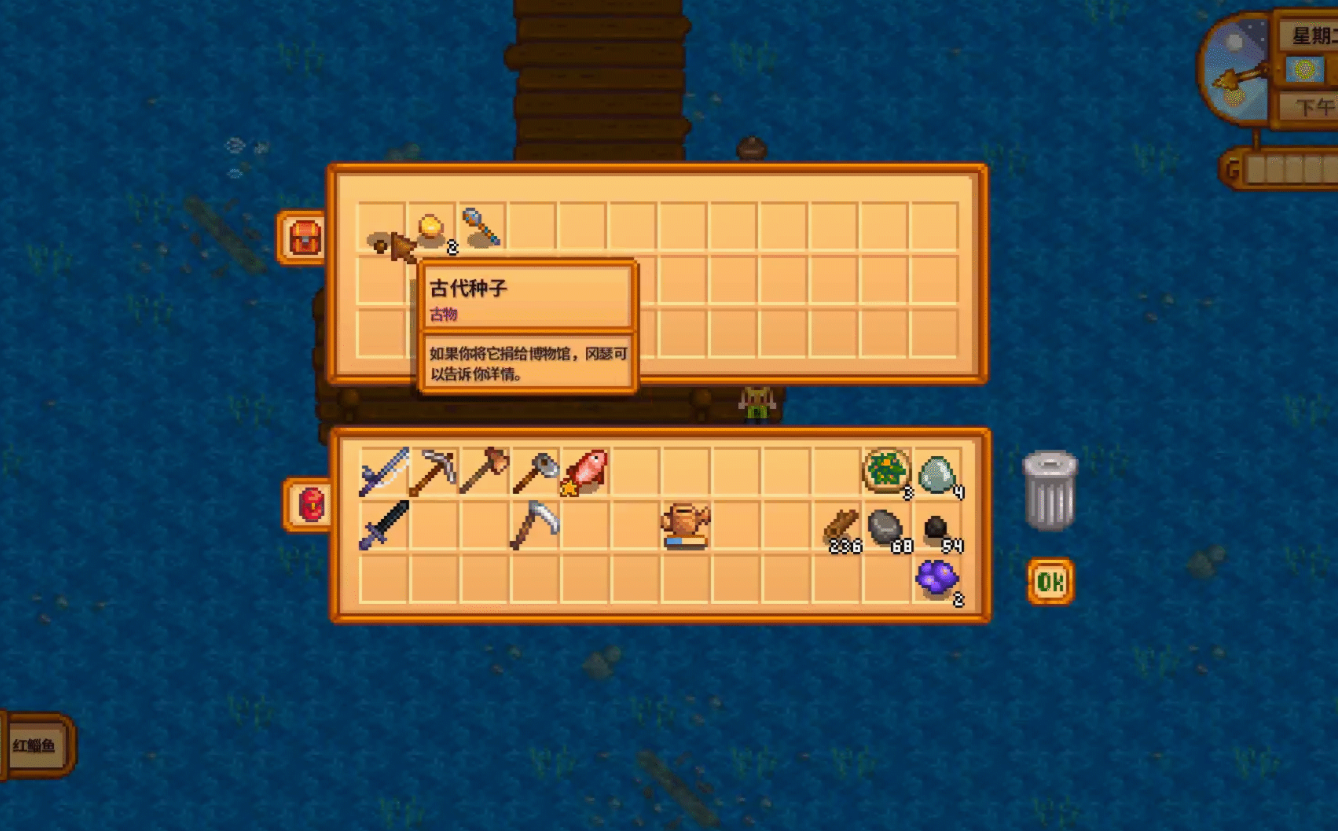Select the wood stack of 236
Image resolution: width=1338 pixels, height=831 pixels.
(840, 525)
